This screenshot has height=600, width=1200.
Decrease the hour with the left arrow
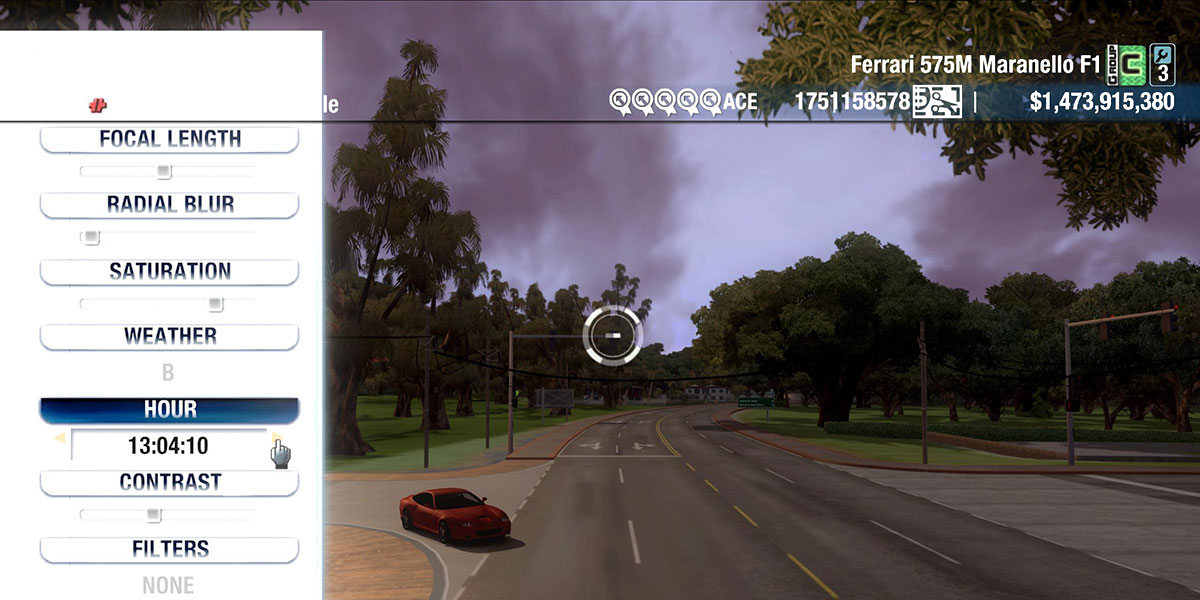click(60, 438)
